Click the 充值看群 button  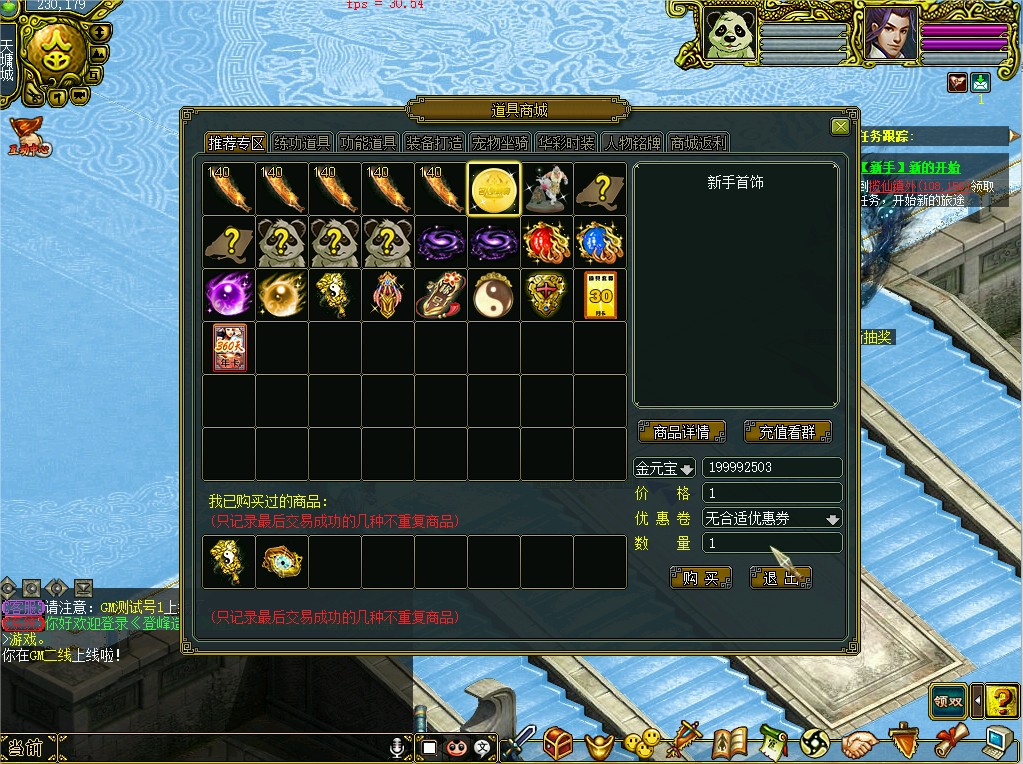787,433
